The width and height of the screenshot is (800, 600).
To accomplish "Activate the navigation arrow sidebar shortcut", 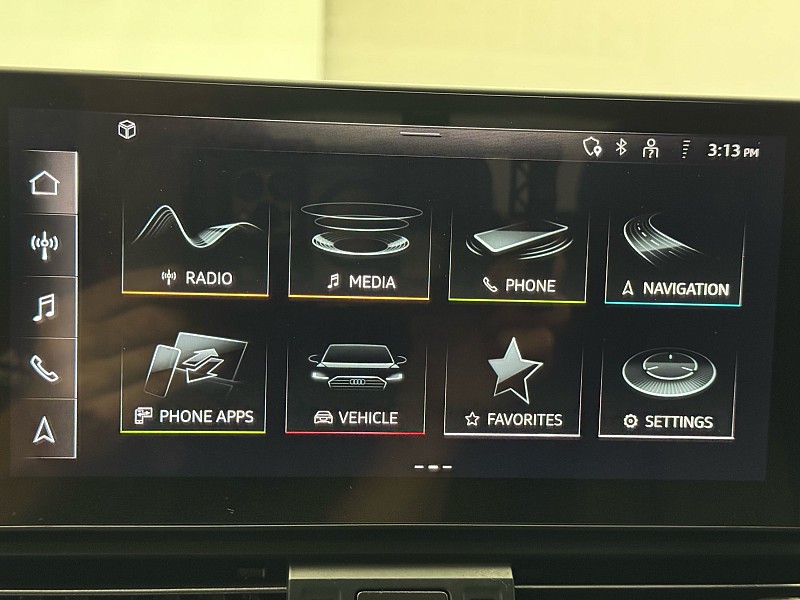I will coord(45,428).
